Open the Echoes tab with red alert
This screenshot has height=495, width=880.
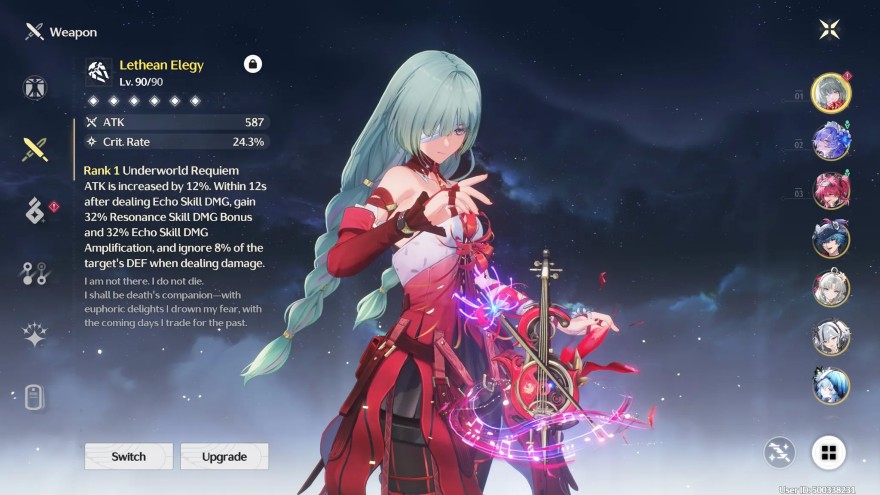pyautogui.click(x=36, y=211)
